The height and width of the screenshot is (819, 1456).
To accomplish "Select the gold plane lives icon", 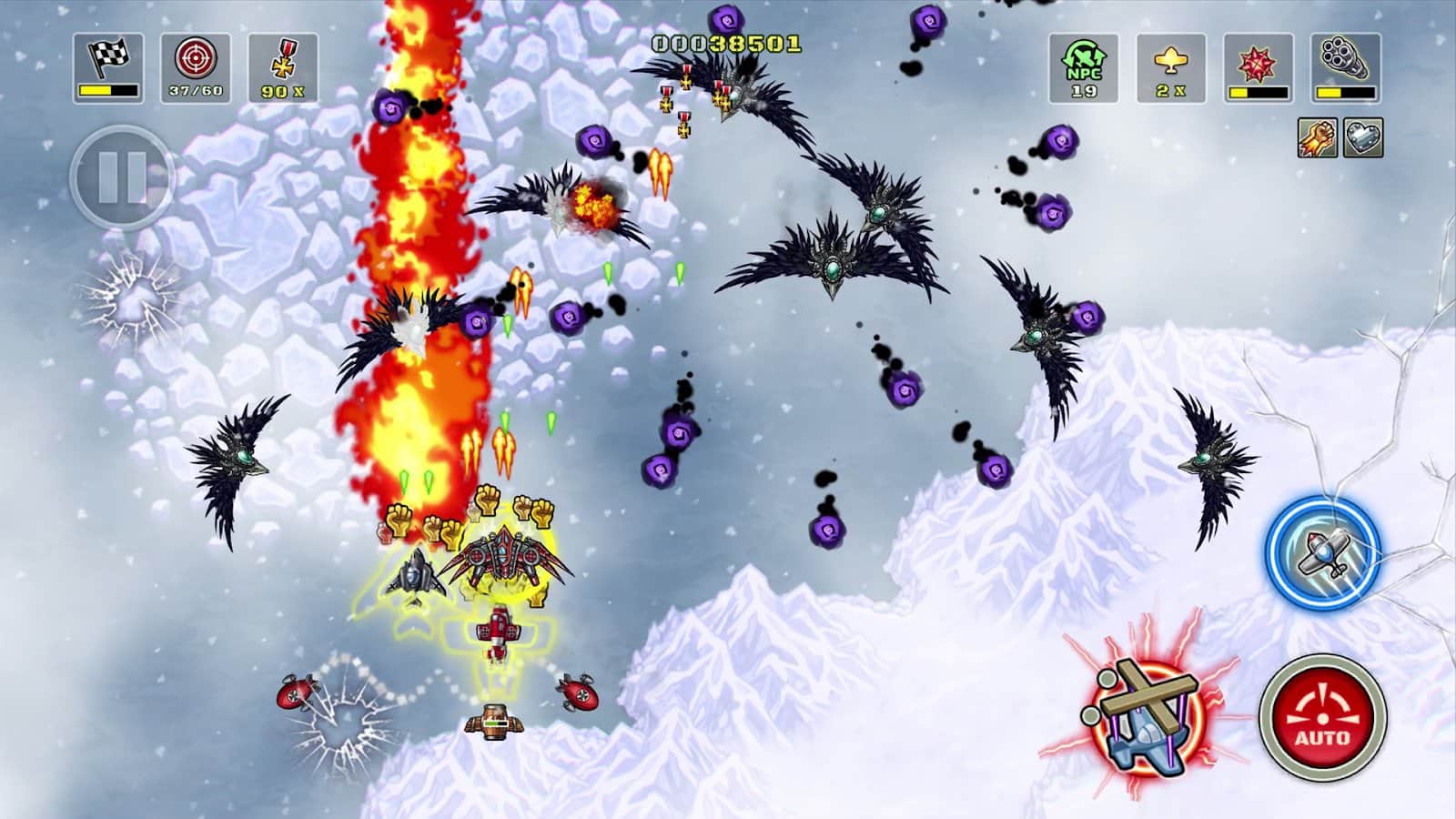I will [x=1171, y=67].
